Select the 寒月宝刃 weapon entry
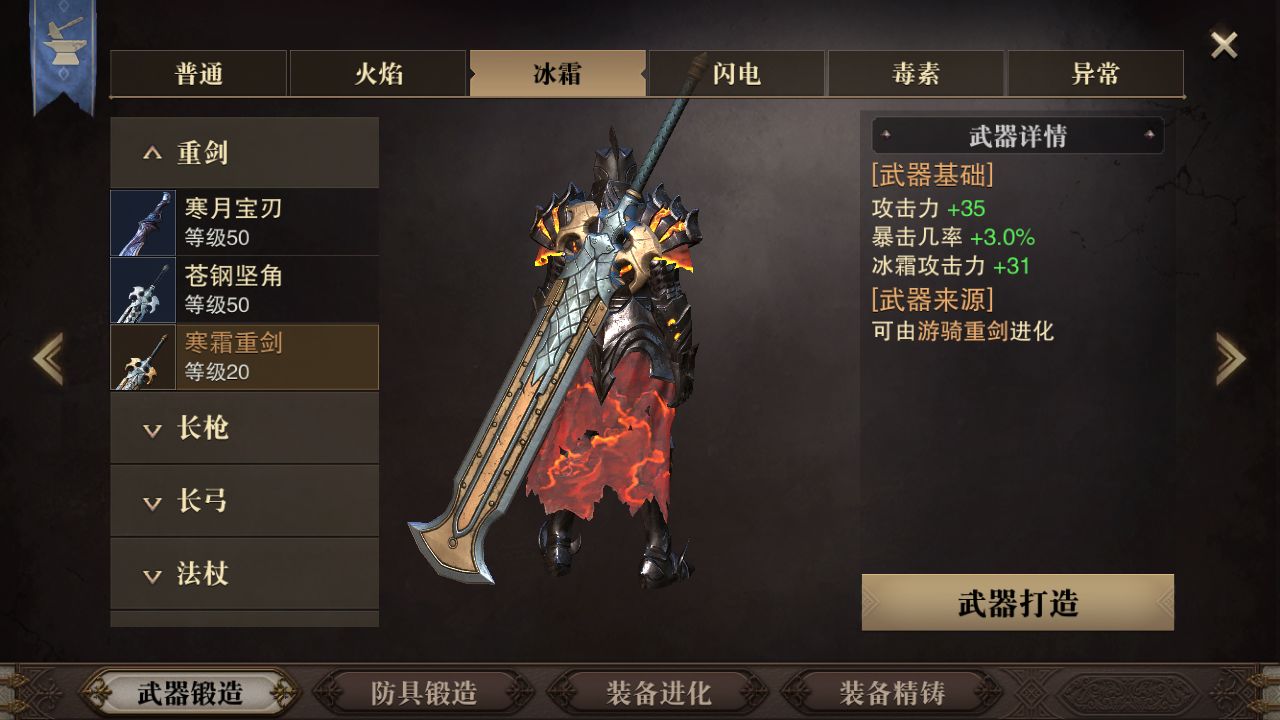Screen dimensions: 1280x720 (x=244, y=222)
